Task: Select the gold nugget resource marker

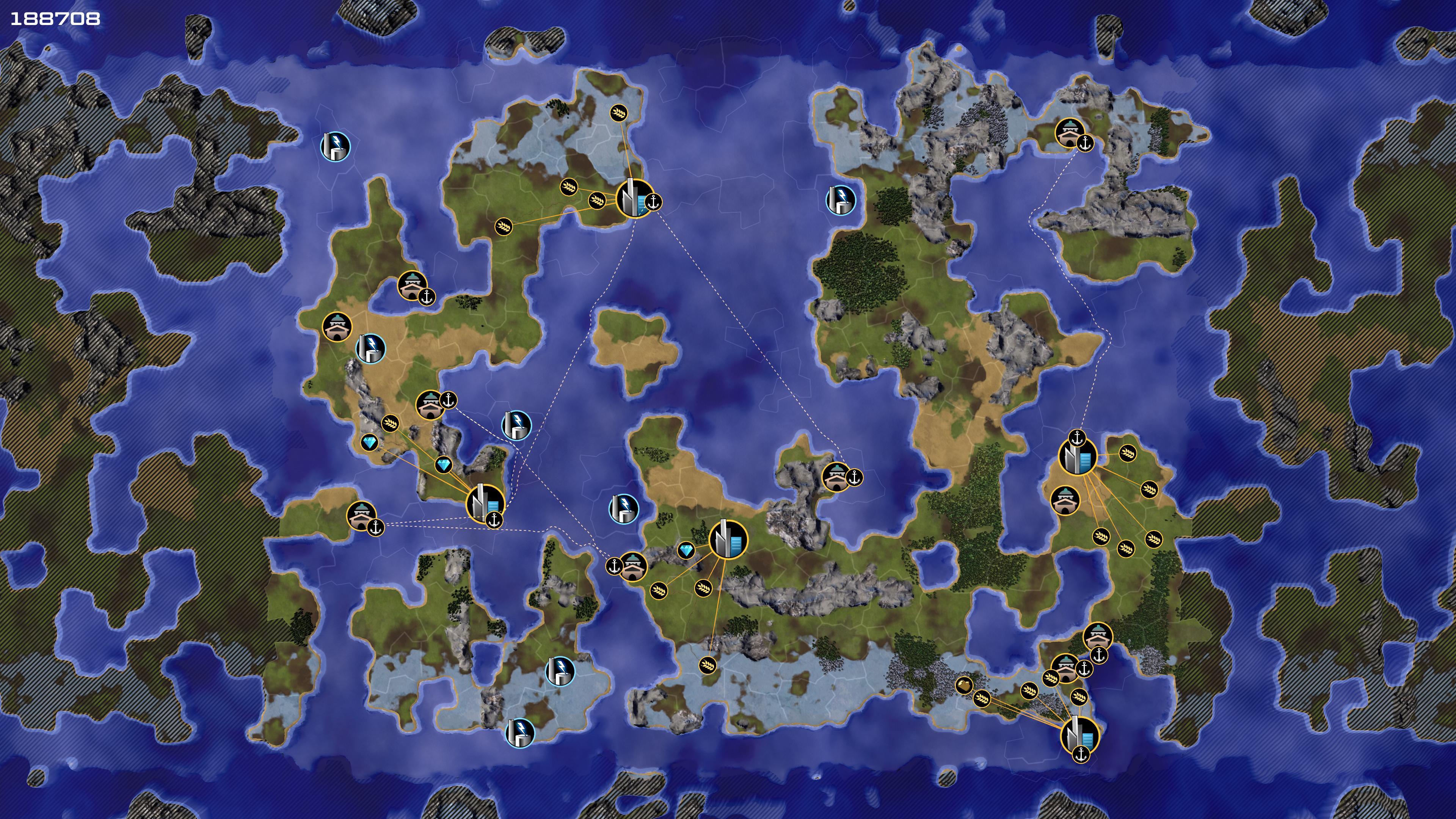Action: (x=964, y=685)
